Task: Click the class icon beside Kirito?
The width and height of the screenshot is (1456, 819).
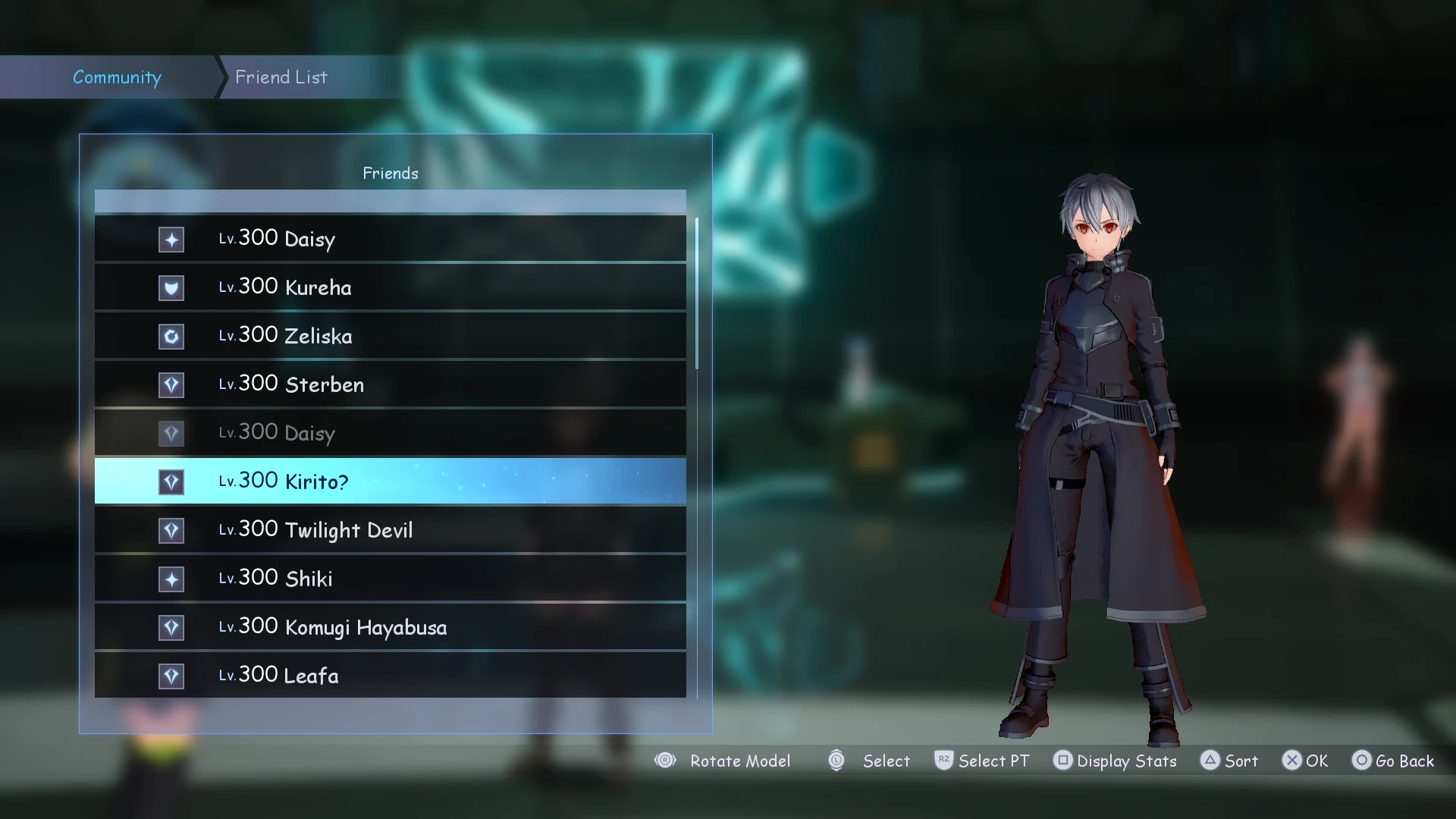Action: [x=171, y=482]
